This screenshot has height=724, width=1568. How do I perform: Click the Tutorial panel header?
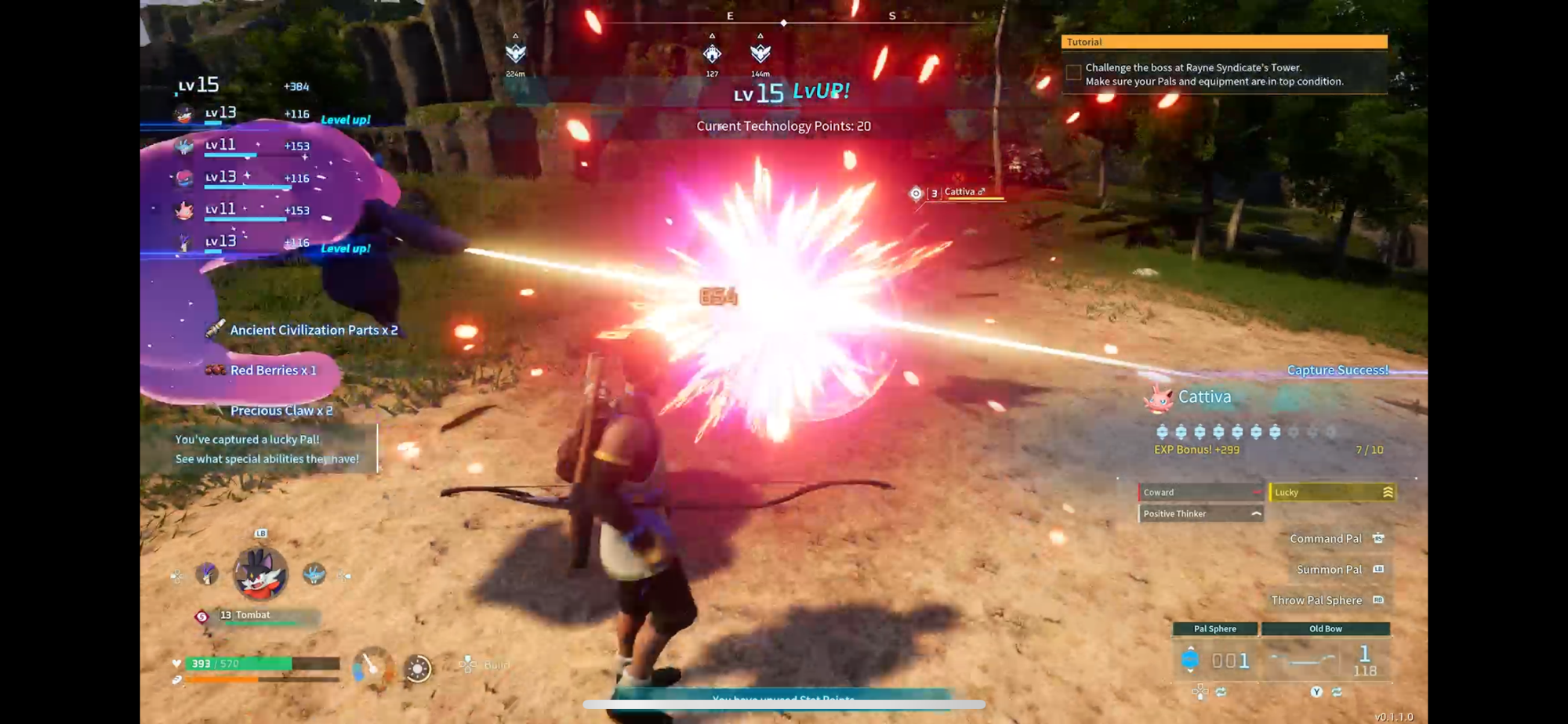(x=1224, y=42)
